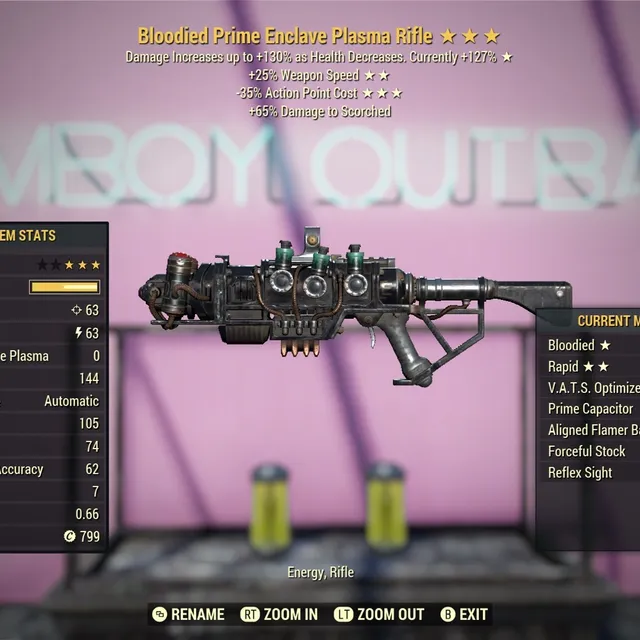Image resolution: width=640 pixels, height=640 pixels.
Task: Click the Aligned Flamer Barrel mod row
Action: pyautogui.click(x=592, y=430)
